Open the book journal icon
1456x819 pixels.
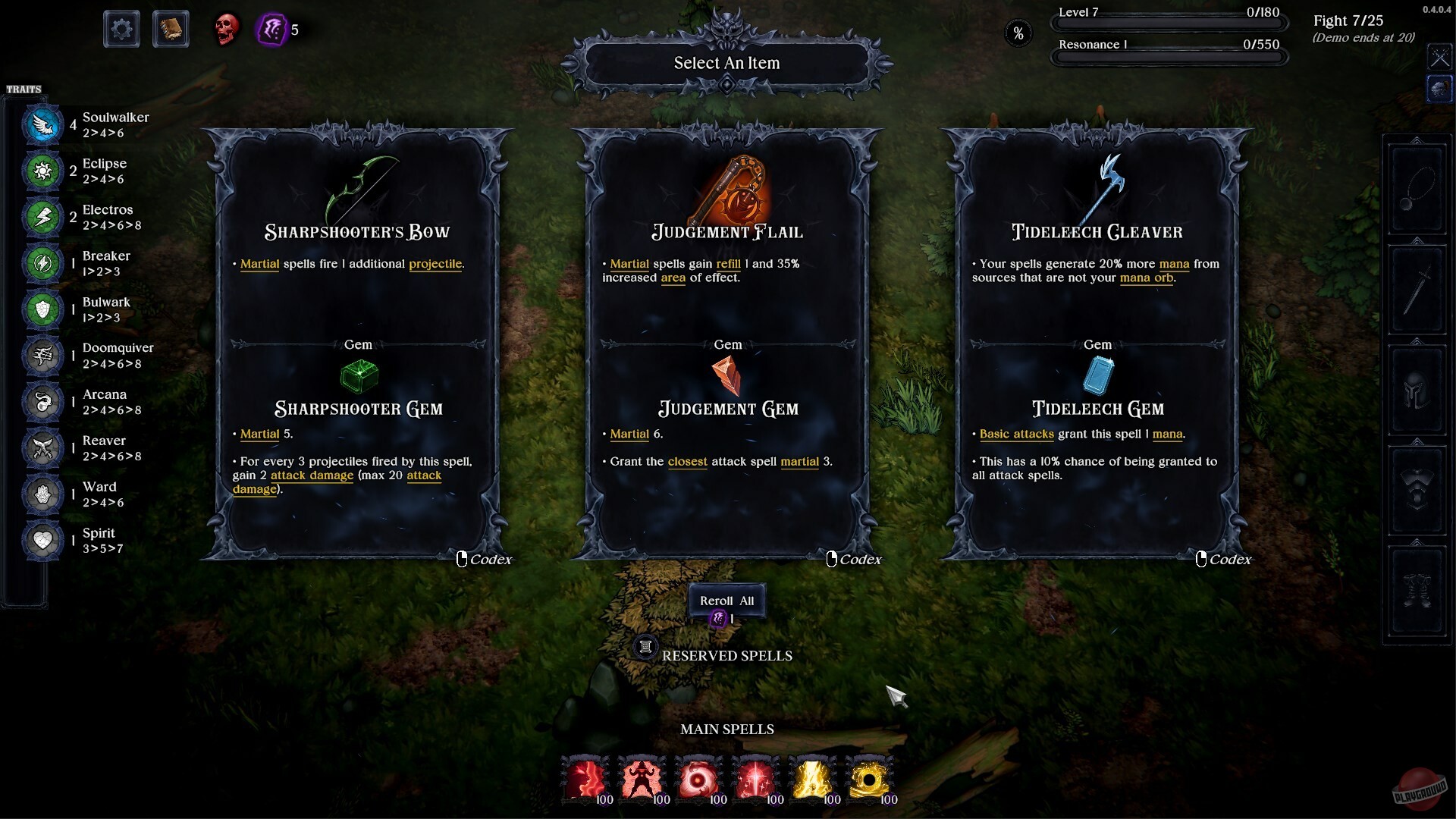pyautogui.click(x=171, y=30)
